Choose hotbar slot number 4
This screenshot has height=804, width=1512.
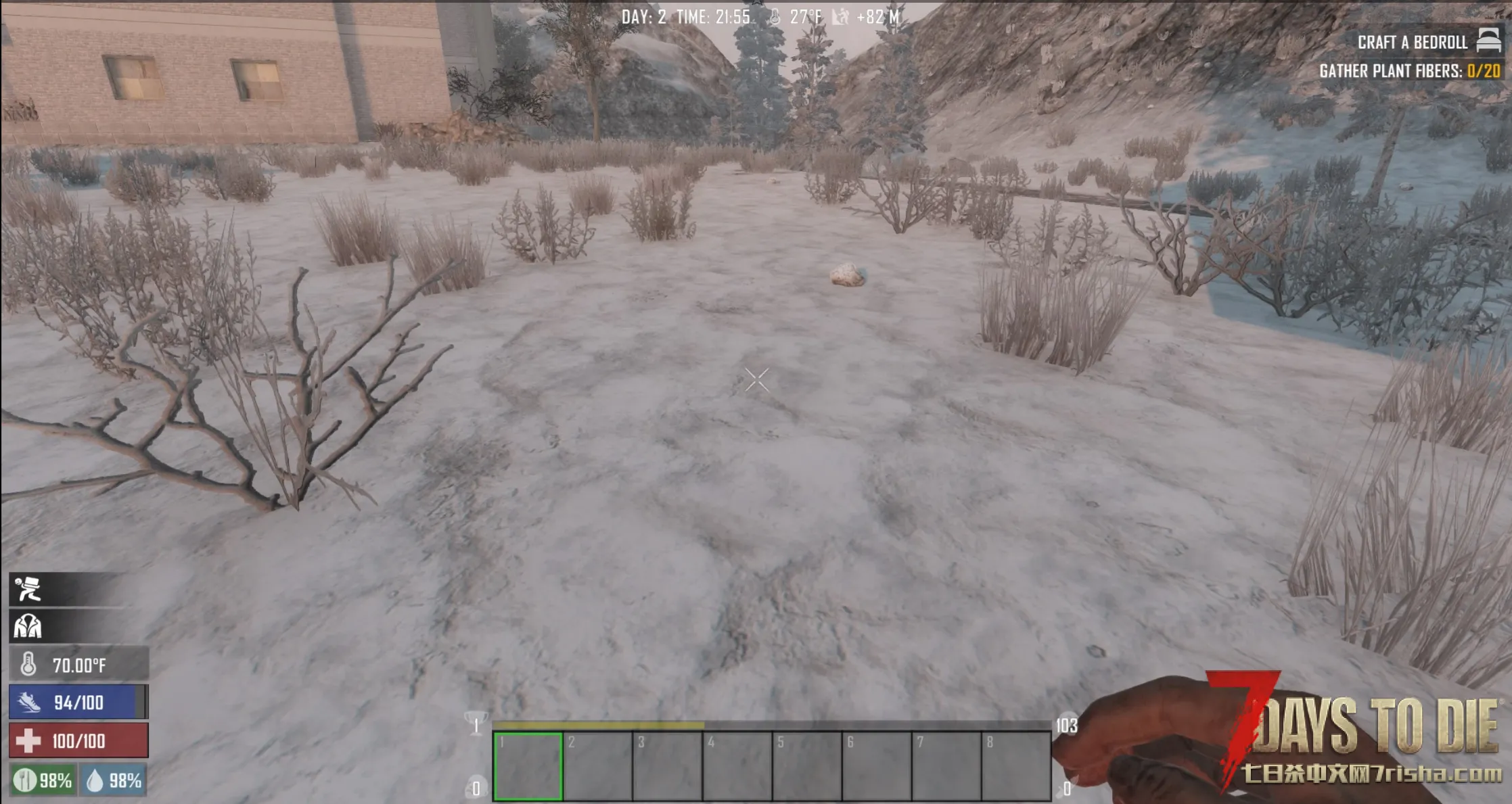point(737,766)
